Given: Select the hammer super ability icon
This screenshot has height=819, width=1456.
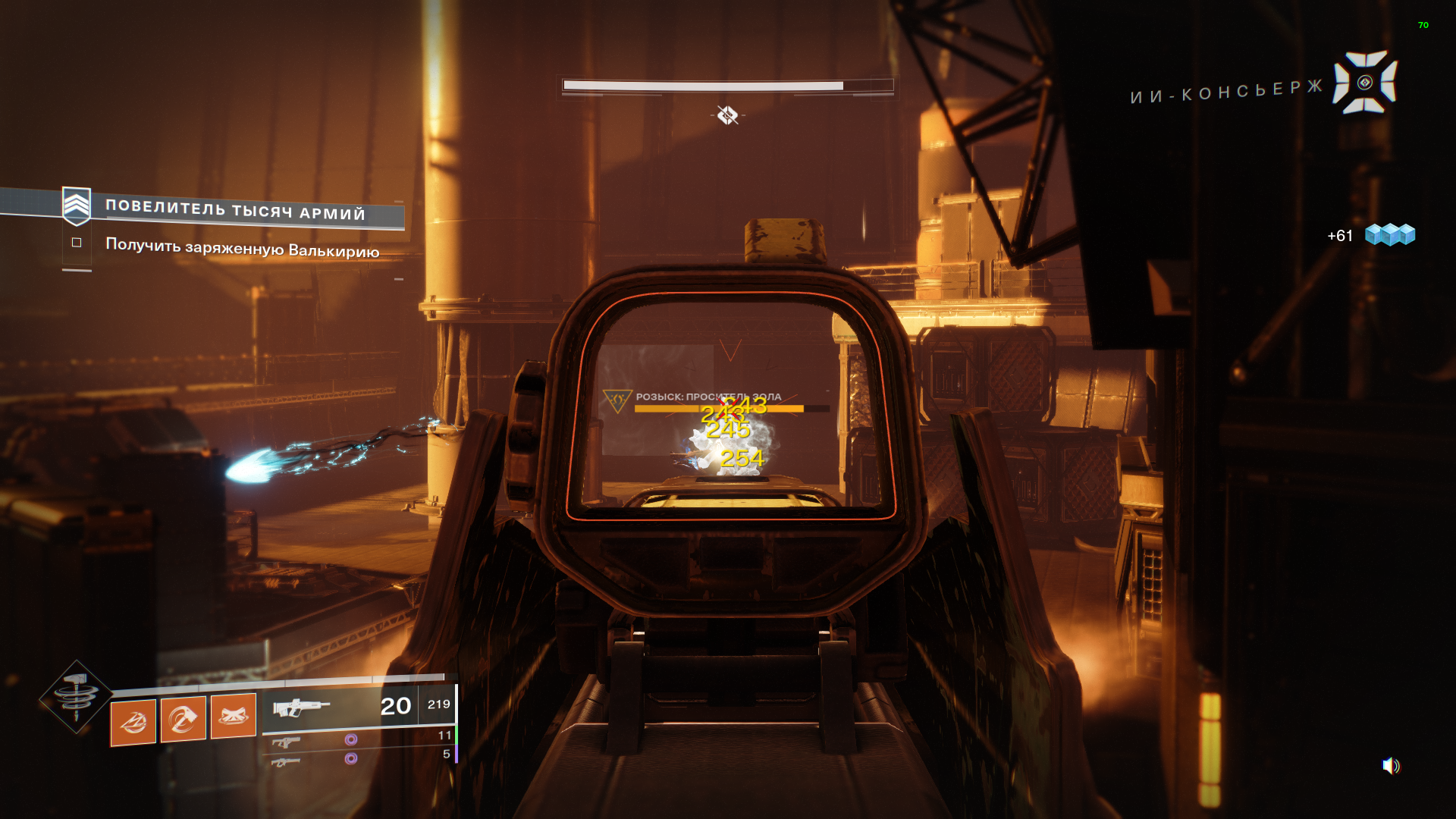Looking at the screenshot, I should 76,696.
